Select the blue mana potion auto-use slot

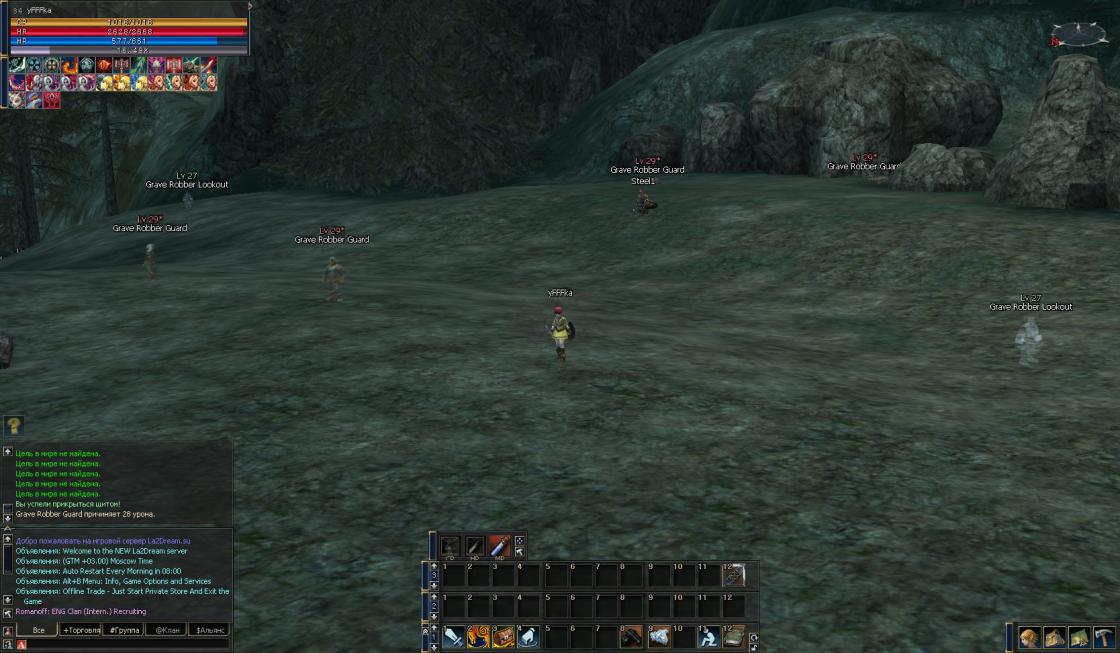(500, 547)
